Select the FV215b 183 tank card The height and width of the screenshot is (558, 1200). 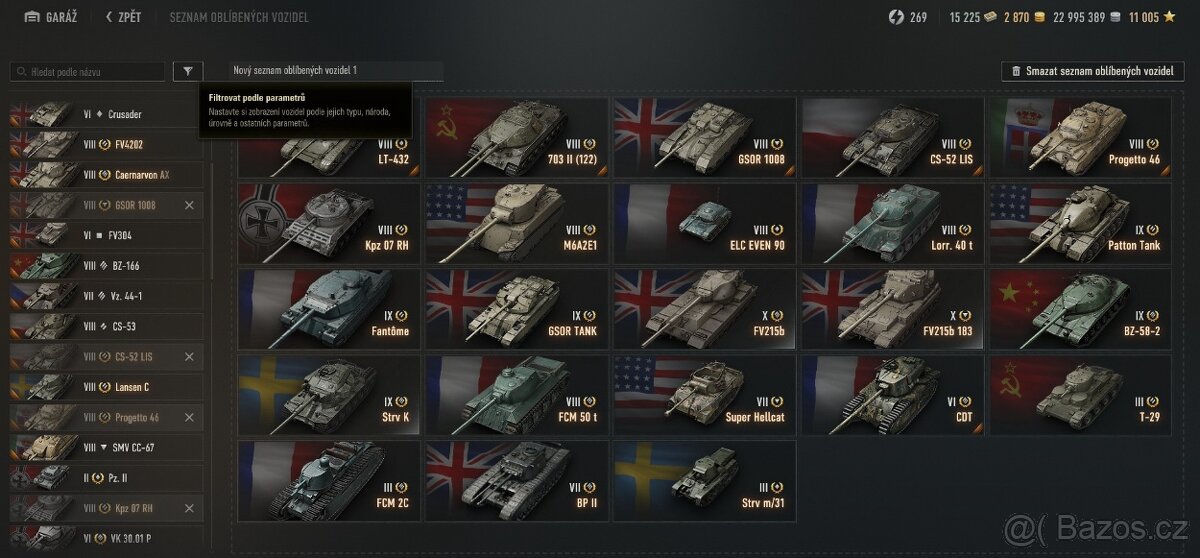click(892, 307)
